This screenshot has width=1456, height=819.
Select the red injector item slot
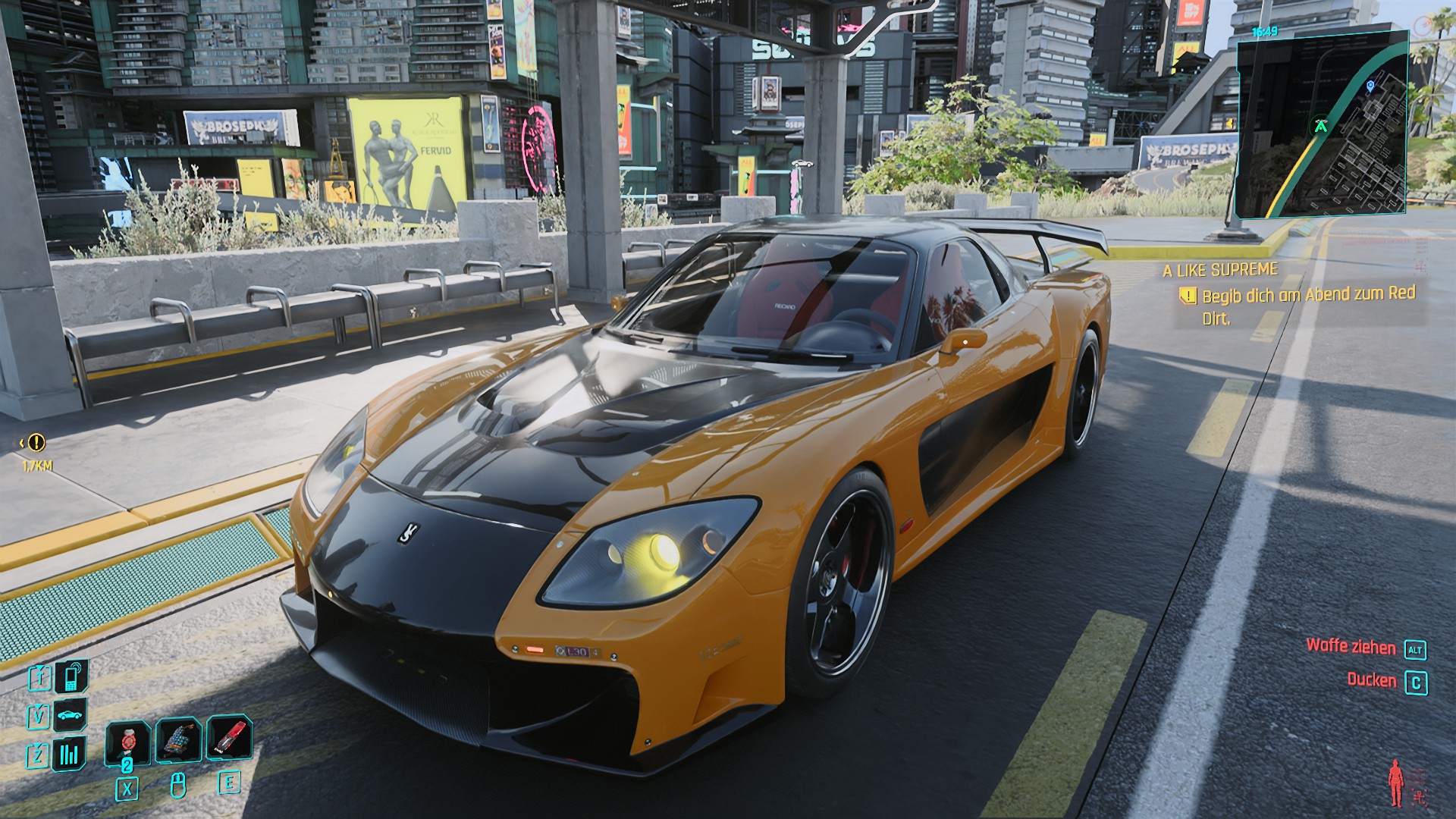(229, 738)
